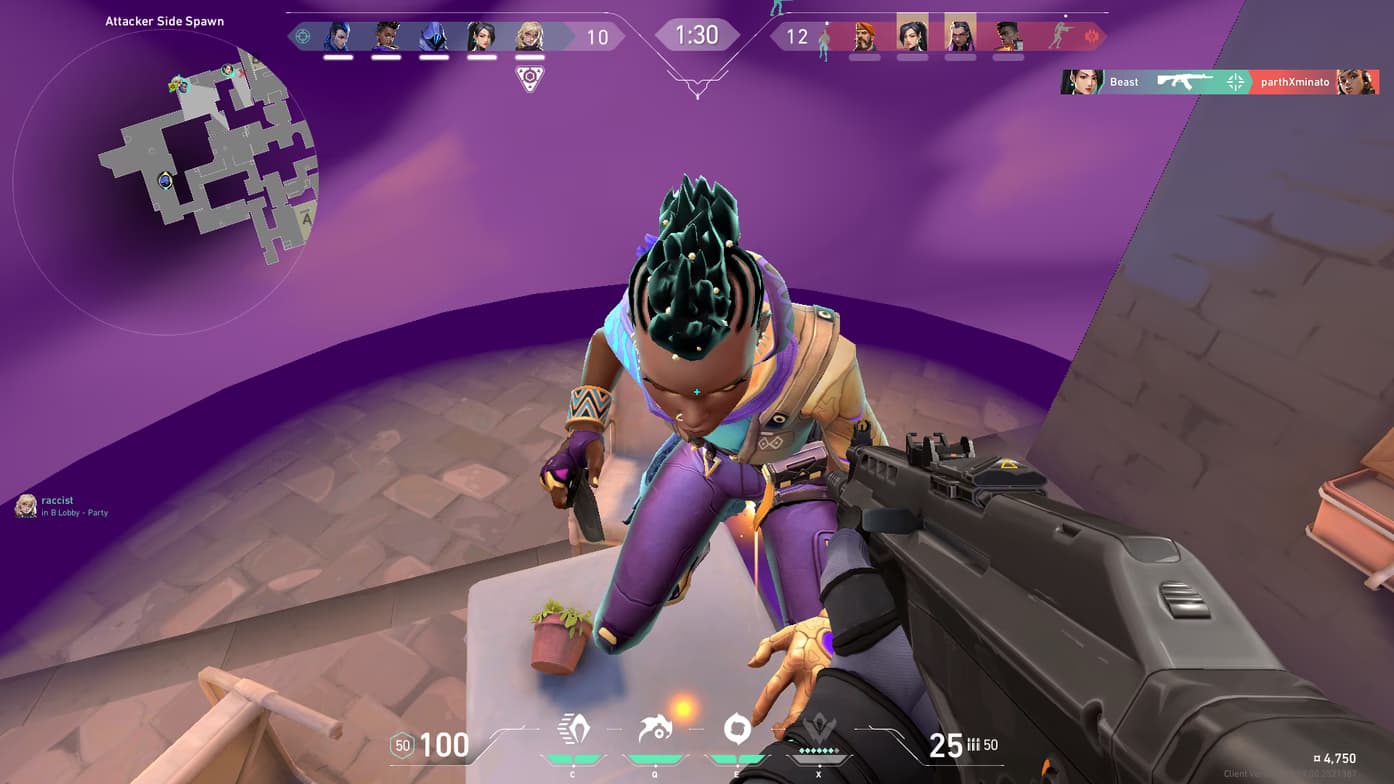Select the Dark Cover smoke ability icon
Image resolution: width=1394 pixels, height=784 pixels.
737,729
